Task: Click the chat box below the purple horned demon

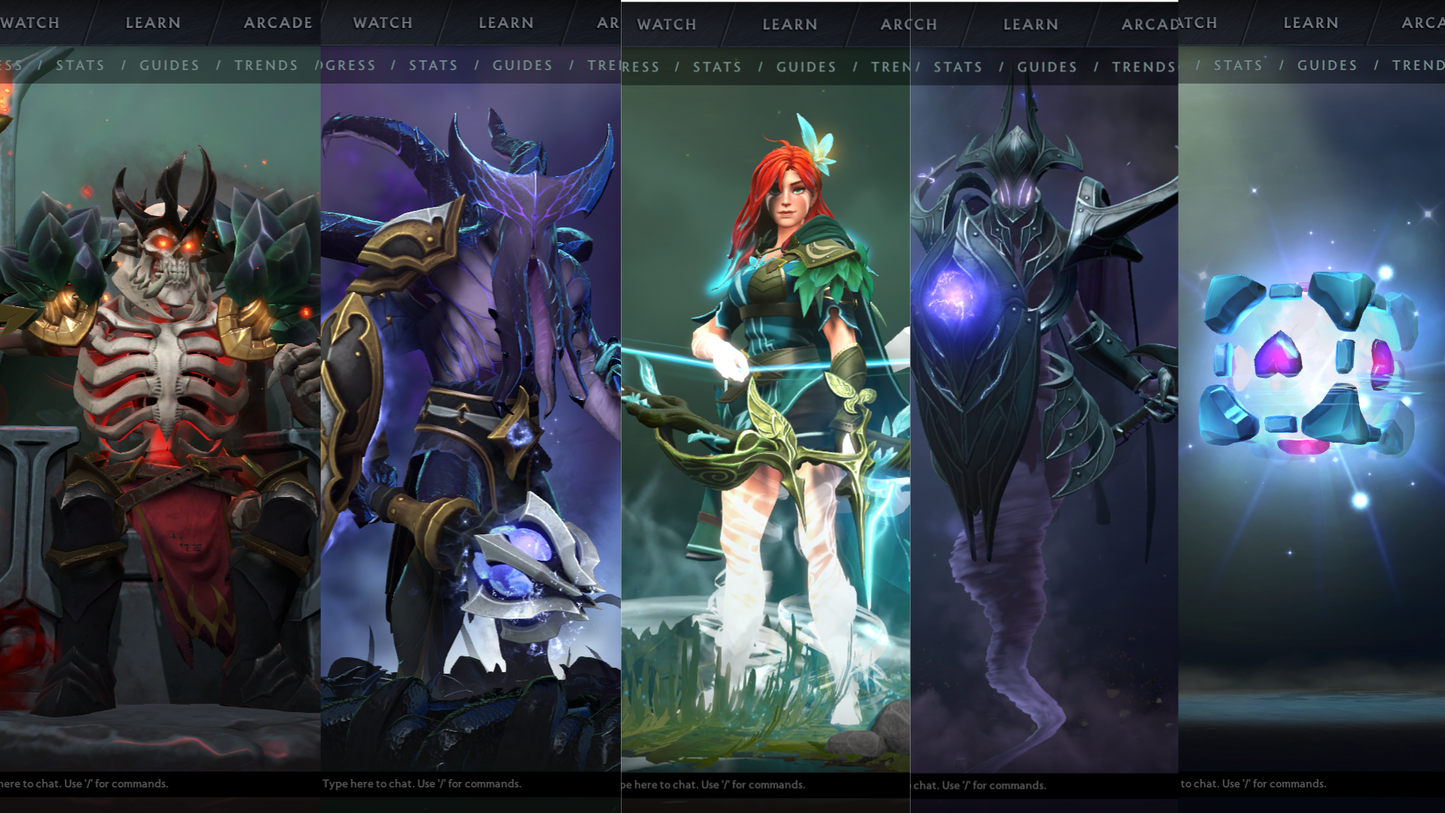Action: point(470,784)
